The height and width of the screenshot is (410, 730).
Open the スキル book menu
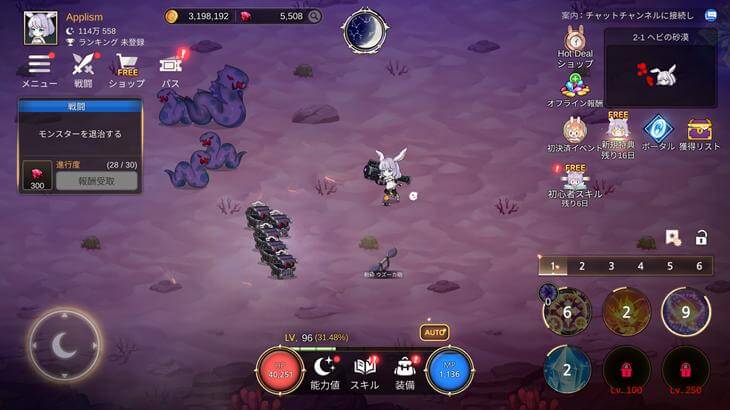[x=364, y=368]
